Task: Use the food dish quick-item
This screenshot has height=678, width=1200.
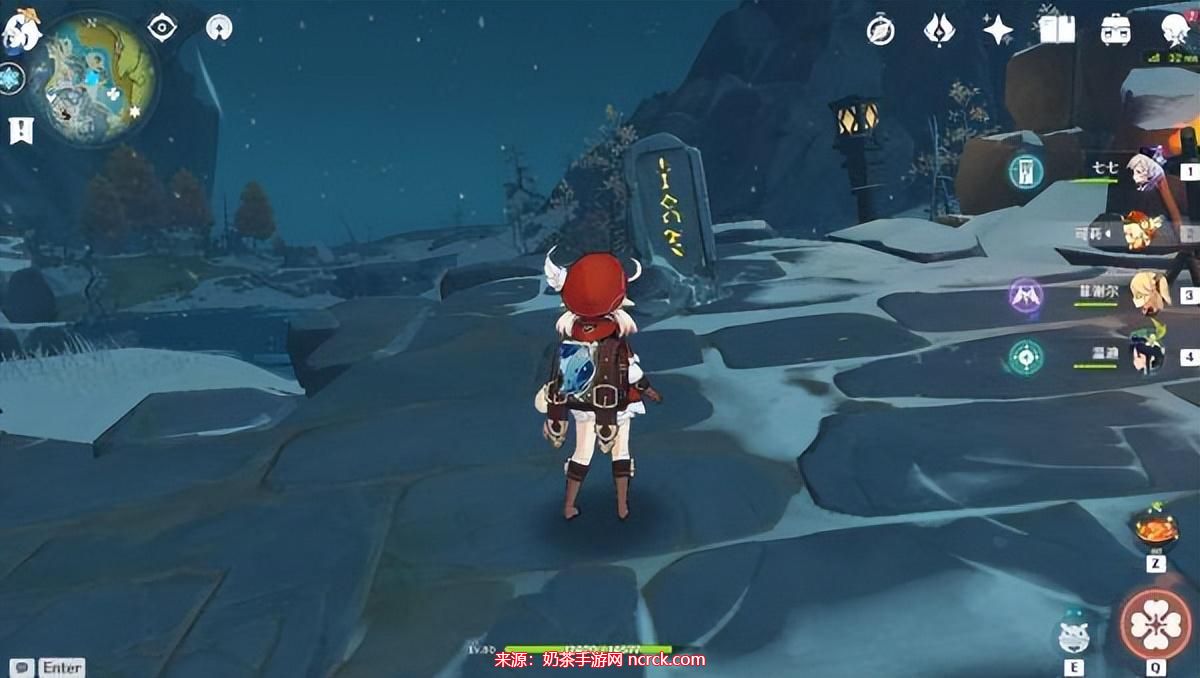Action: [1155, 529]
